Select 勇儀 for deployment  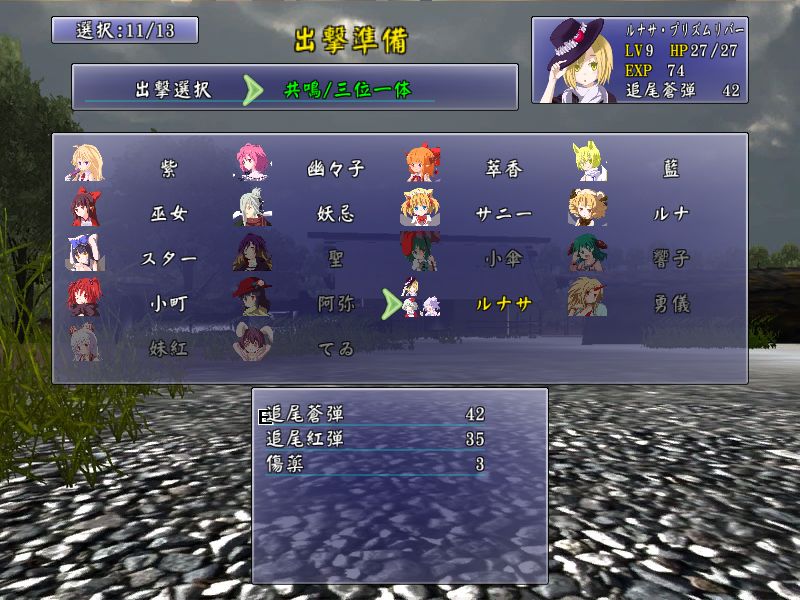[x=671, y=303]
